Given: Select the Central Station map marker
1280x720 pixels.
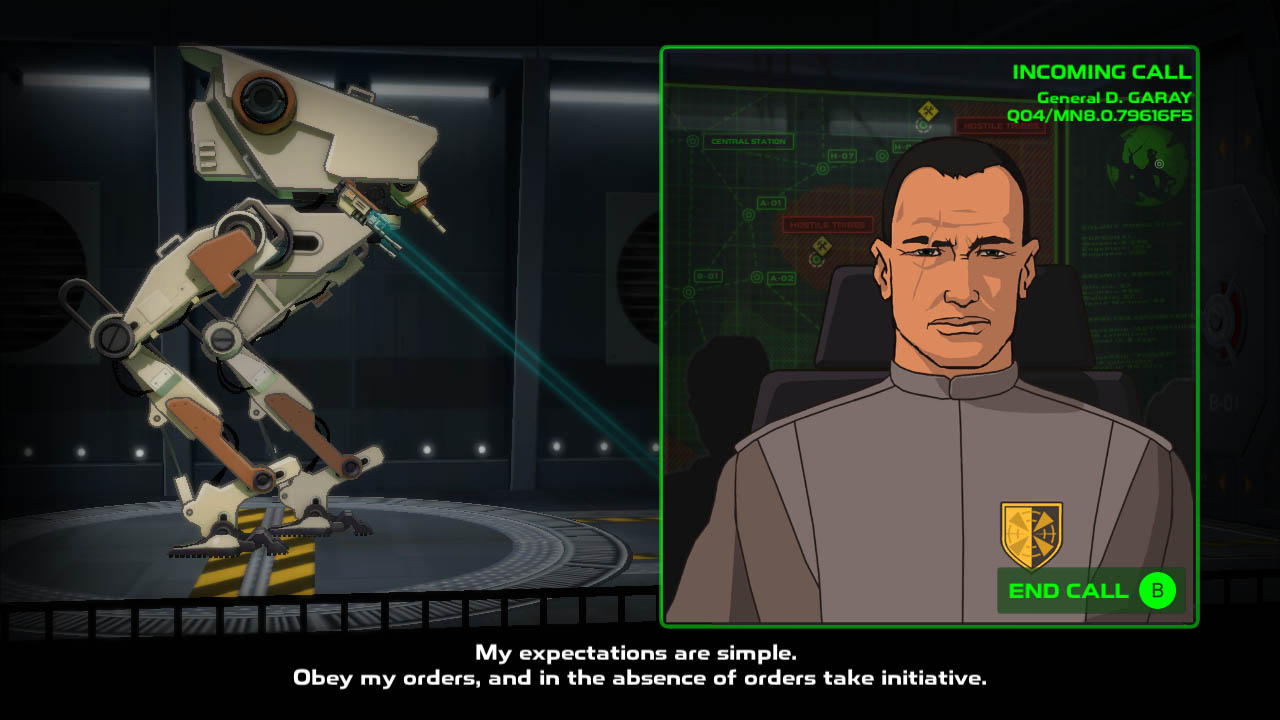Looking at the screenshot, I should point(749,140).
